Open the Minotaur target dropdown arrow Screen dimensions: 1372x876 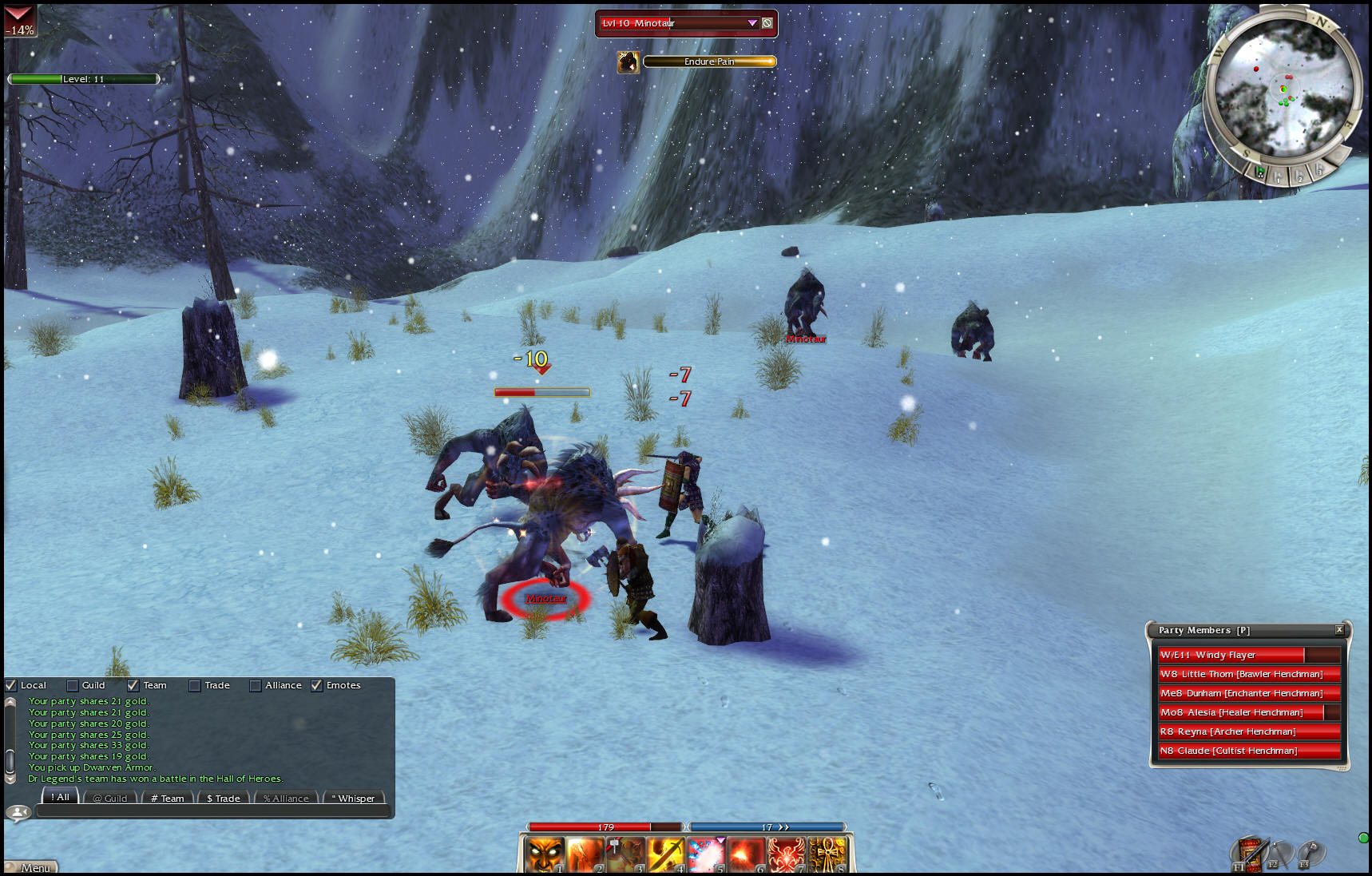click(752, 23)
